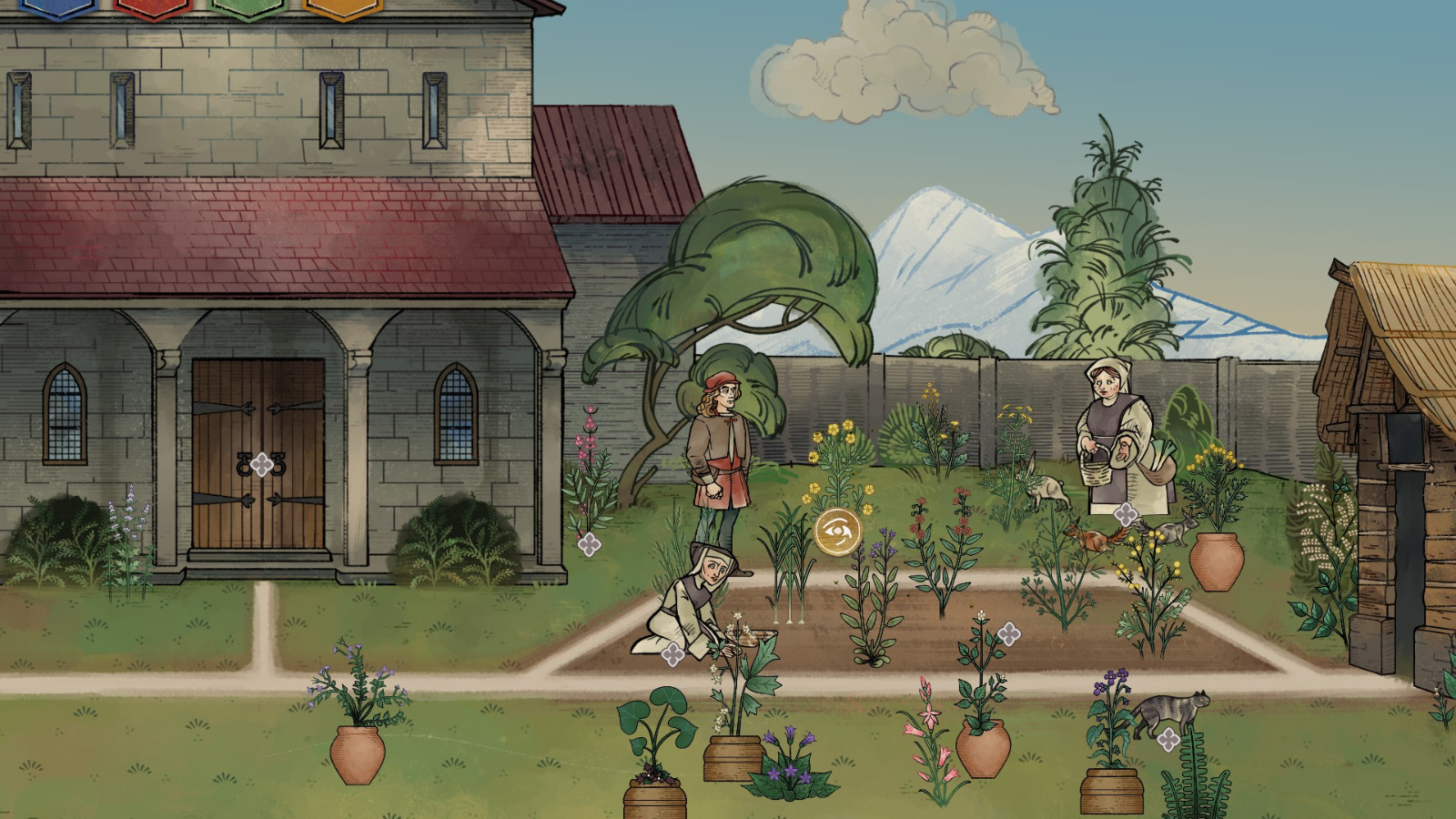Open the blue banner at the top

56,7
